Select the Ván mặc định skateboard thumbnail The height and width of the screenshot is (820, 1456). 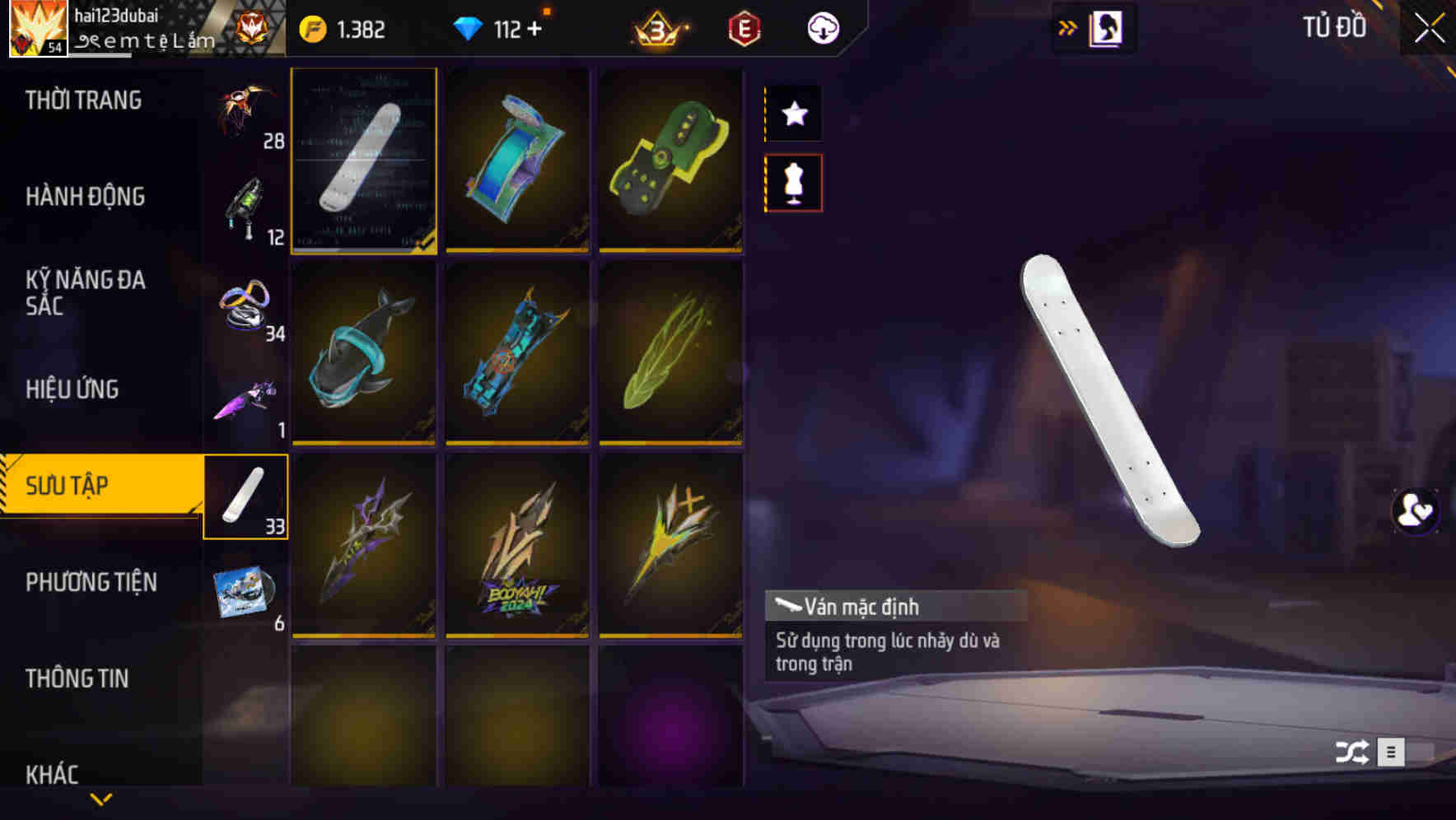pyautogui.click(x=363, y=161)
